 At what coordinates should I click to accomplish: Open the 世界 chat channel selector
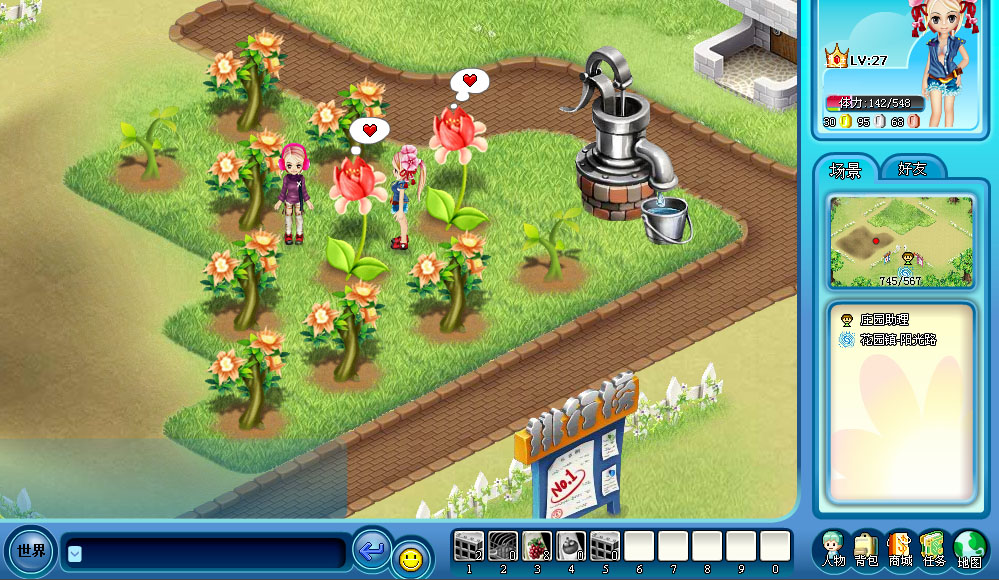(30, 551)
